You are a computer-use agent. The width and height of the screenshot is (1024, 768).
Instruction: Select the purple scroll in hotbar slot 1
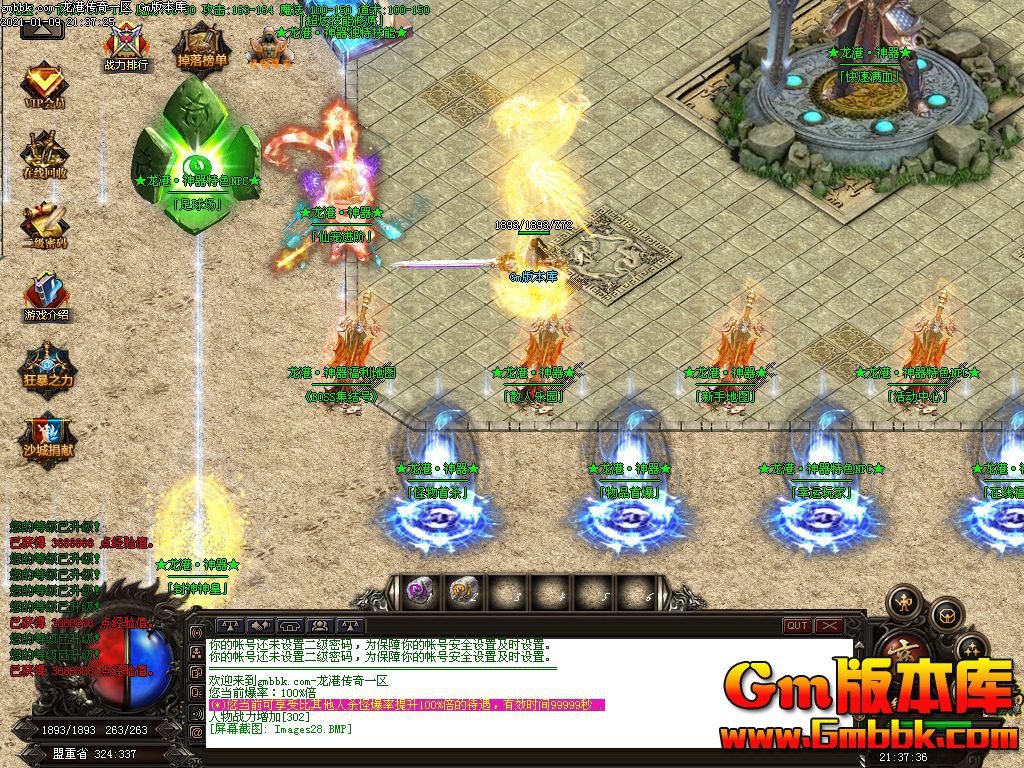pyautogui.click(x=420, y=592)
